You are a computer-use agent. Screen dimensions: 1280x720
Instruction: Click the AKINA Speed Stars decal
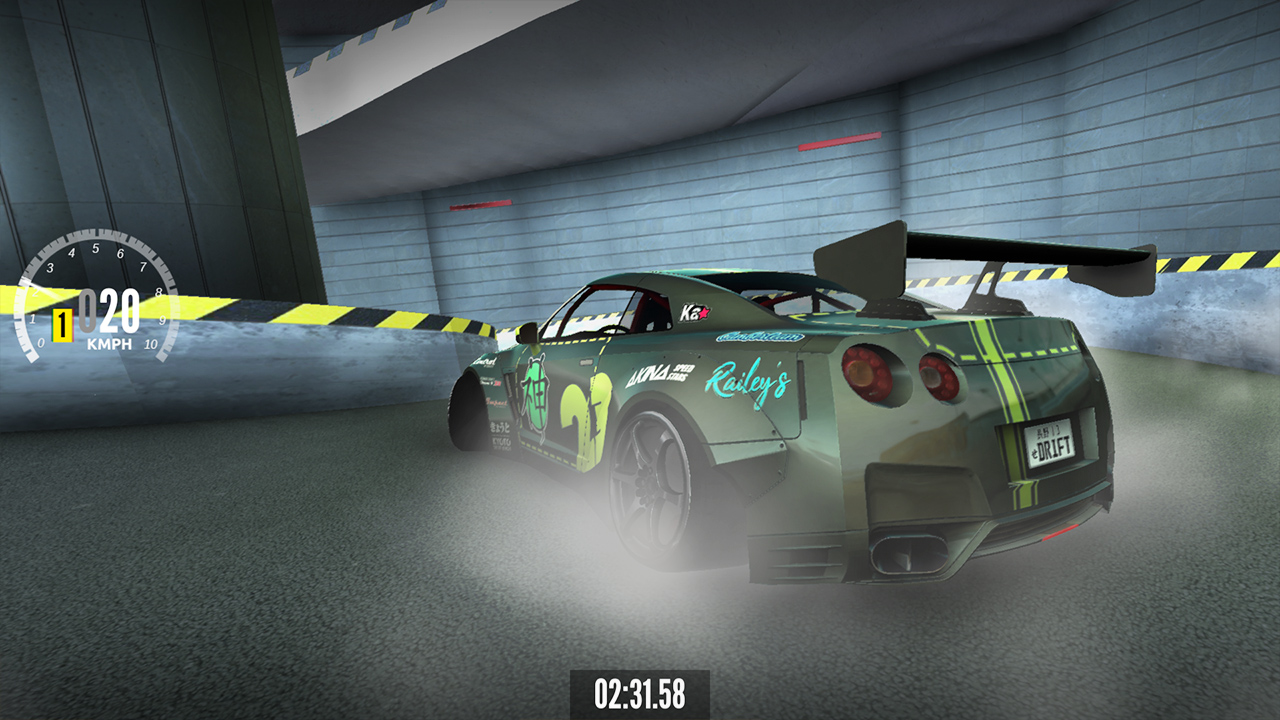tap(657, 373)
